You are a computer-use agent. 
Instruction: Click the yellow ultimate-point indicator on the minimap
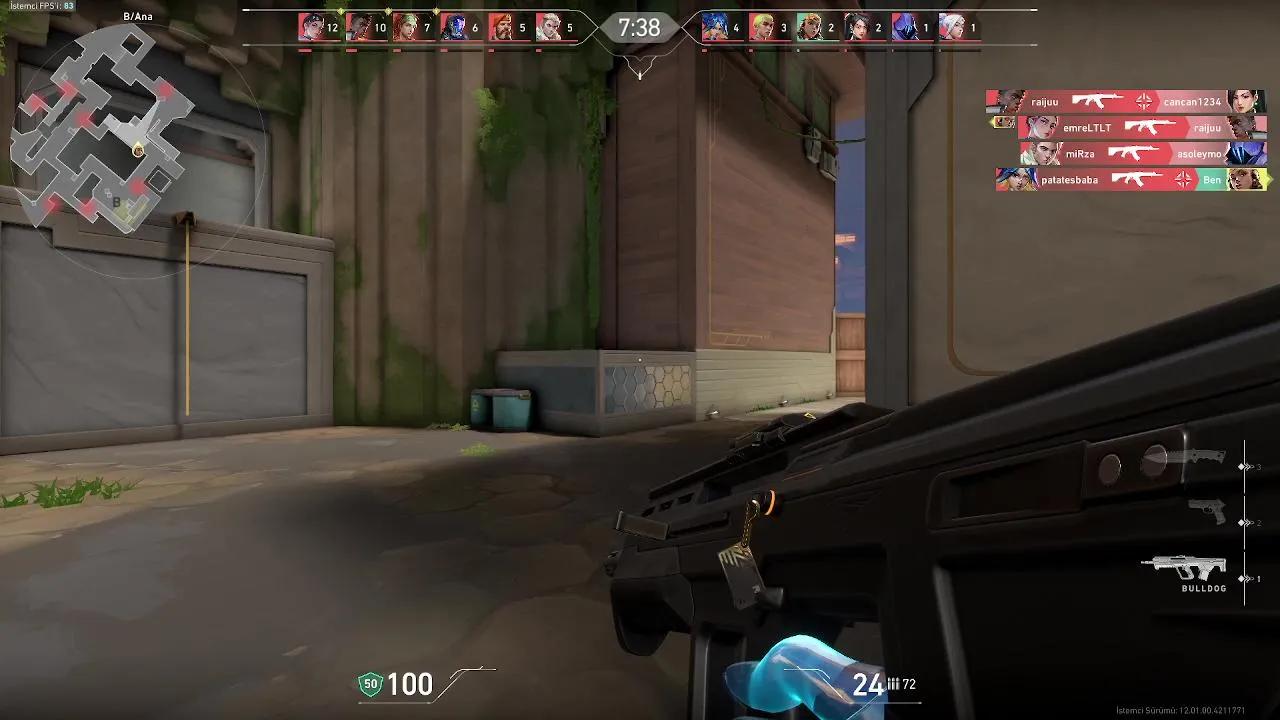(x=139, y=148)
